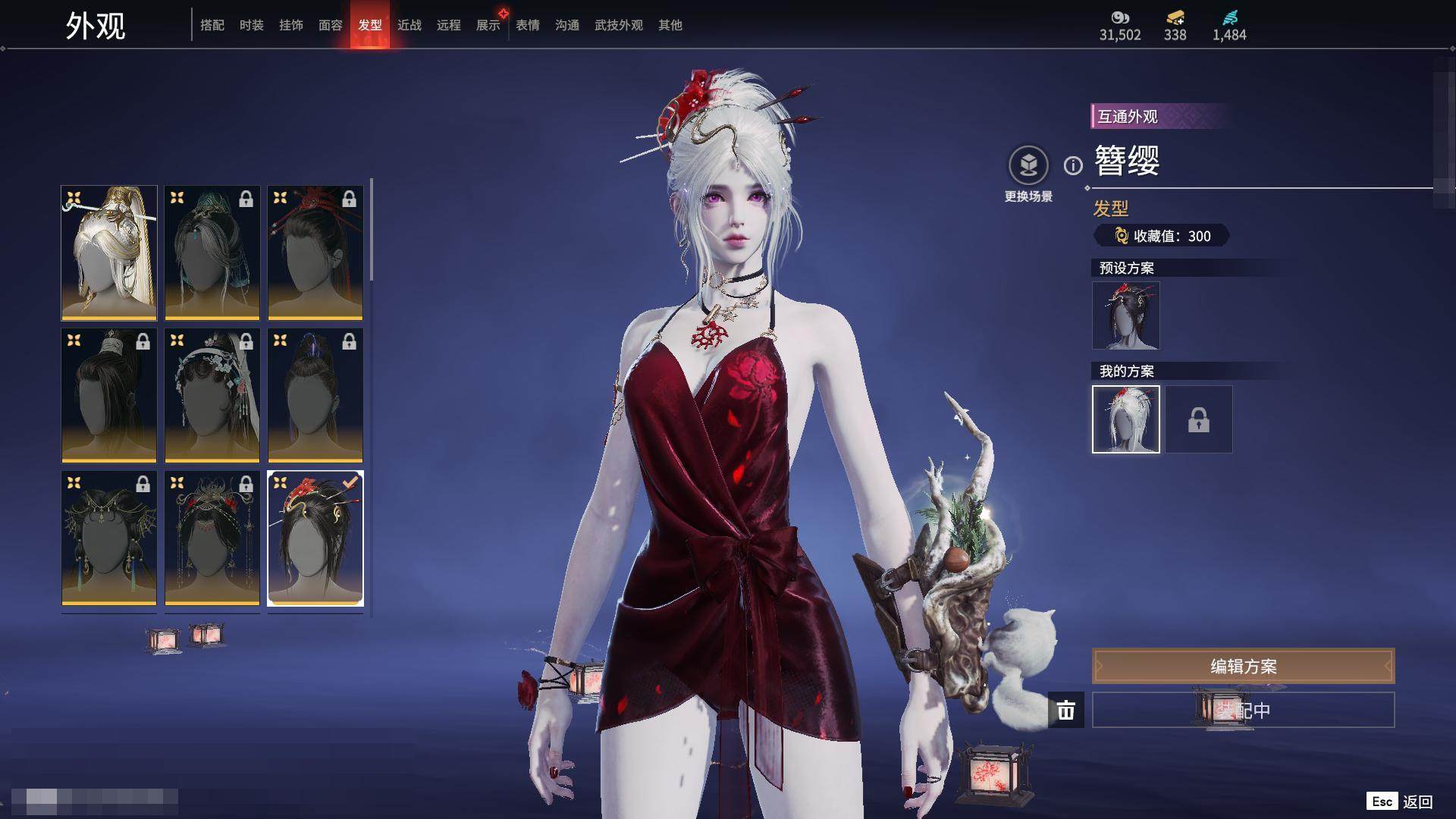Switch to the 远程 ranged tab
The image size is (1456, 819).
449,25
